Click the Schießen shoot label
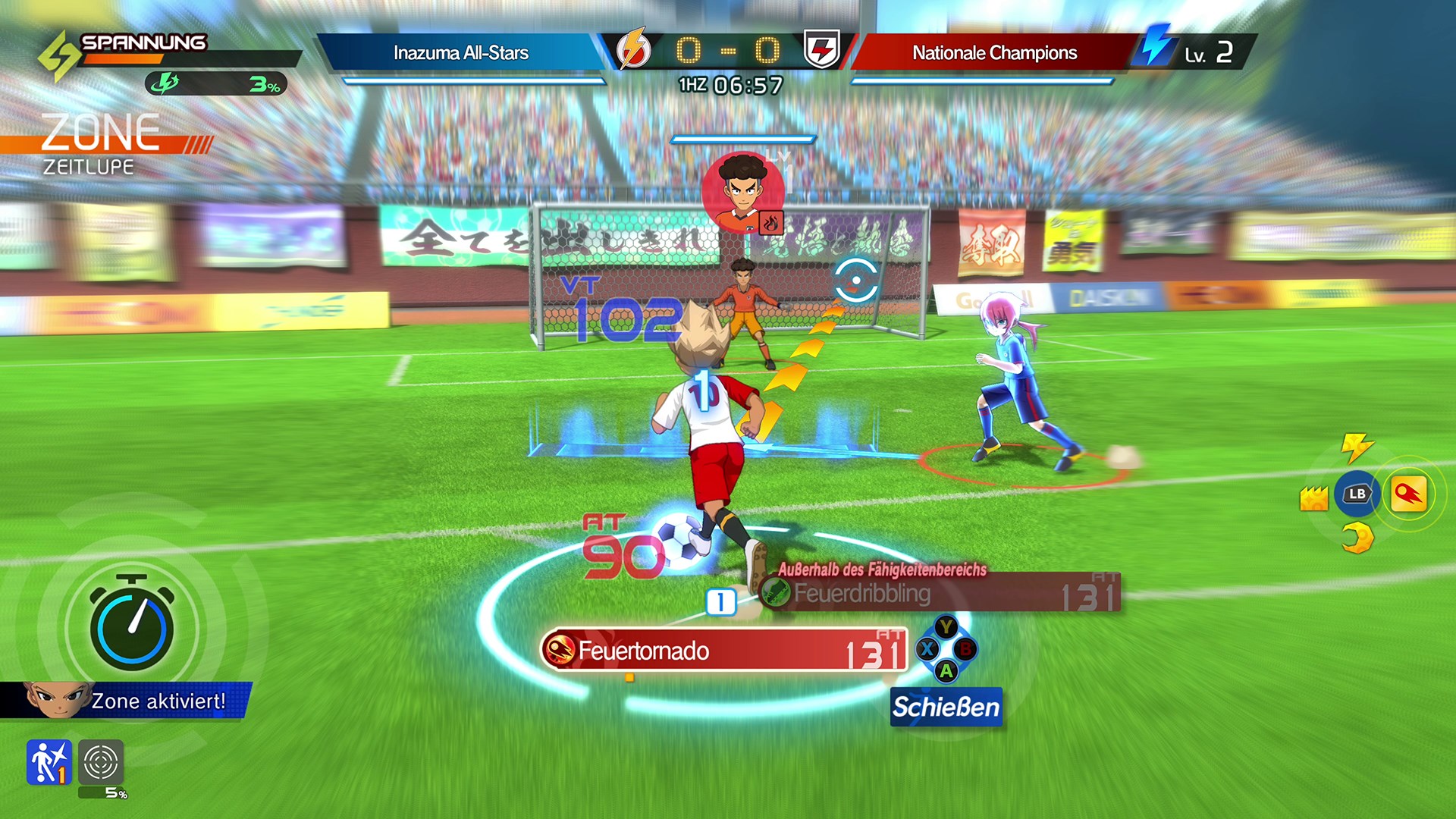1456x819 pixels. coord(946,707)
